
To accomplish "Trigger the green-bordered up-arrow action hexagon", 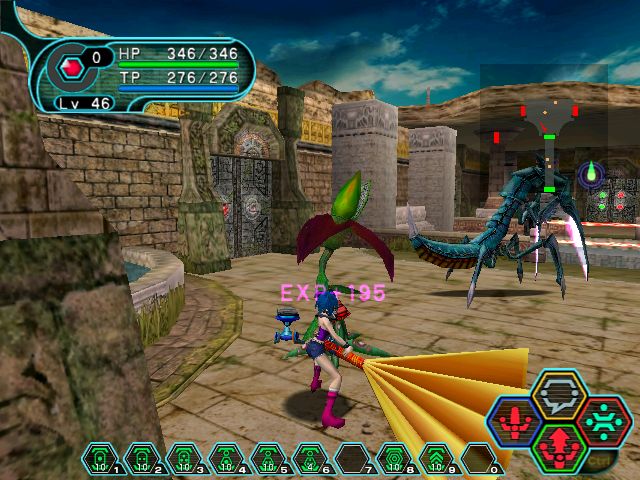I will click(x=559, y=446).
